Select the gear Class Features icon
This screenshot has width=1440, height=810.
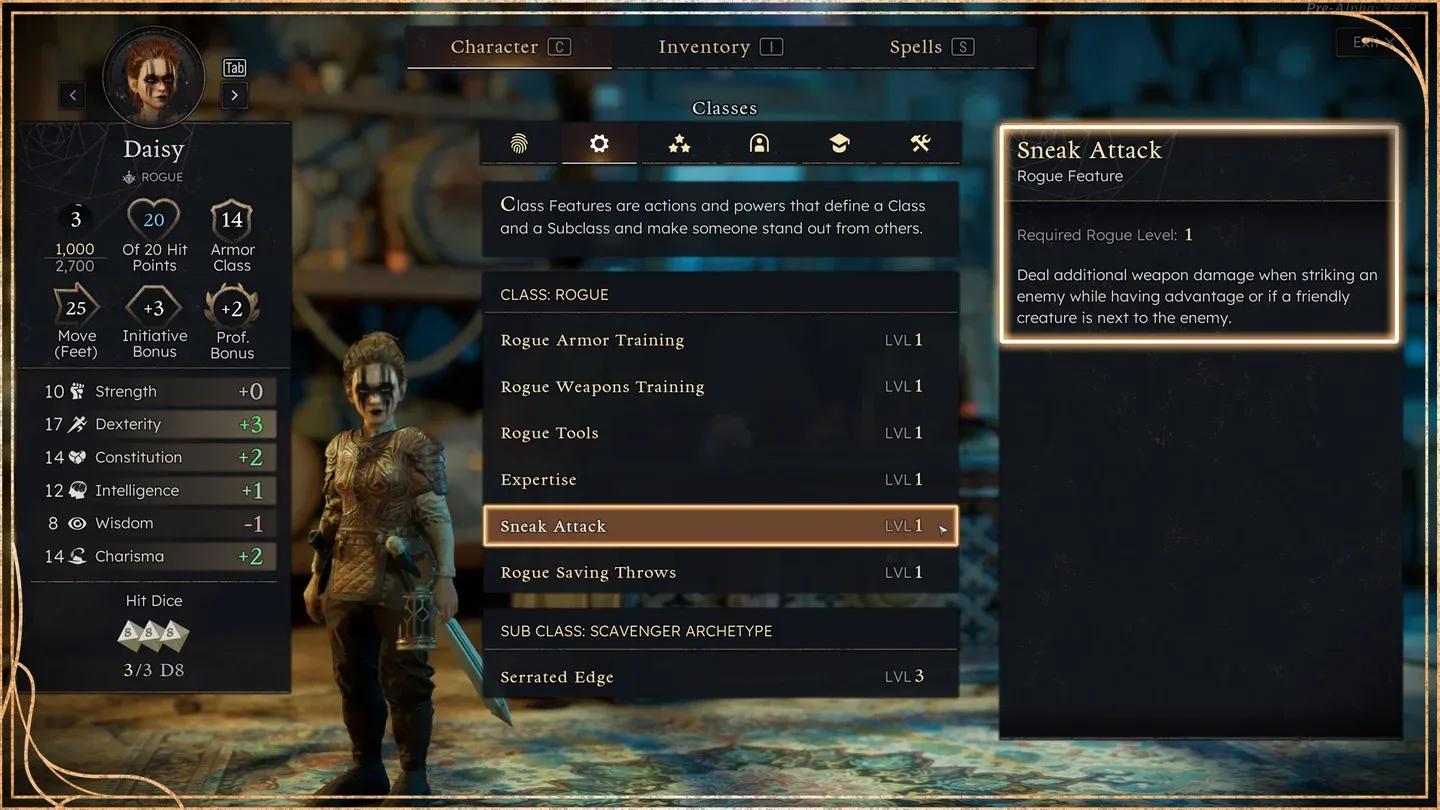point(599,143)
